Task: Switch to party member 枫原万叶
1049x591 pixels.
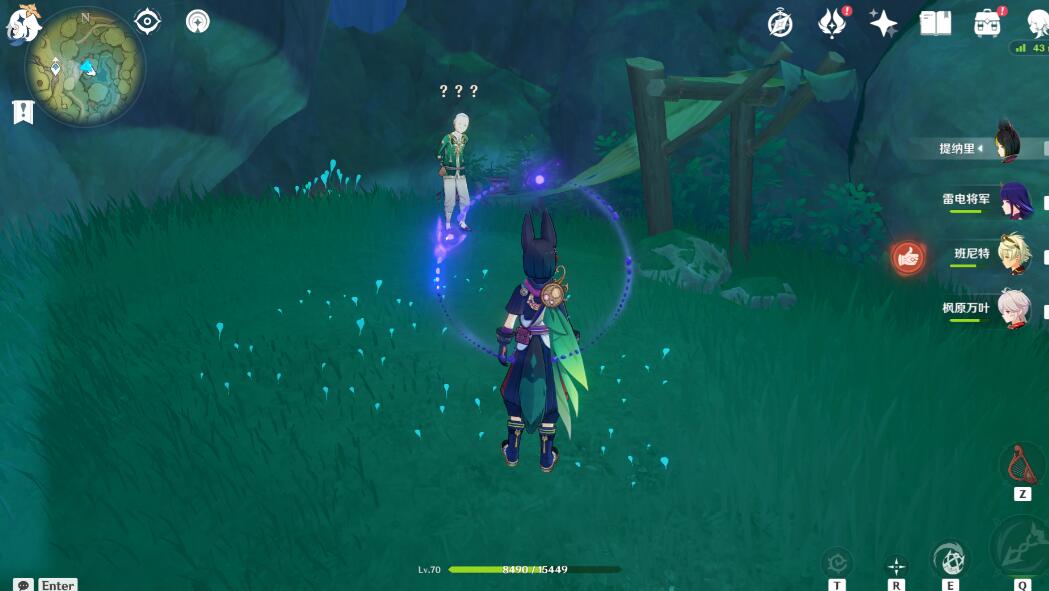Action: coord(1012,308)
